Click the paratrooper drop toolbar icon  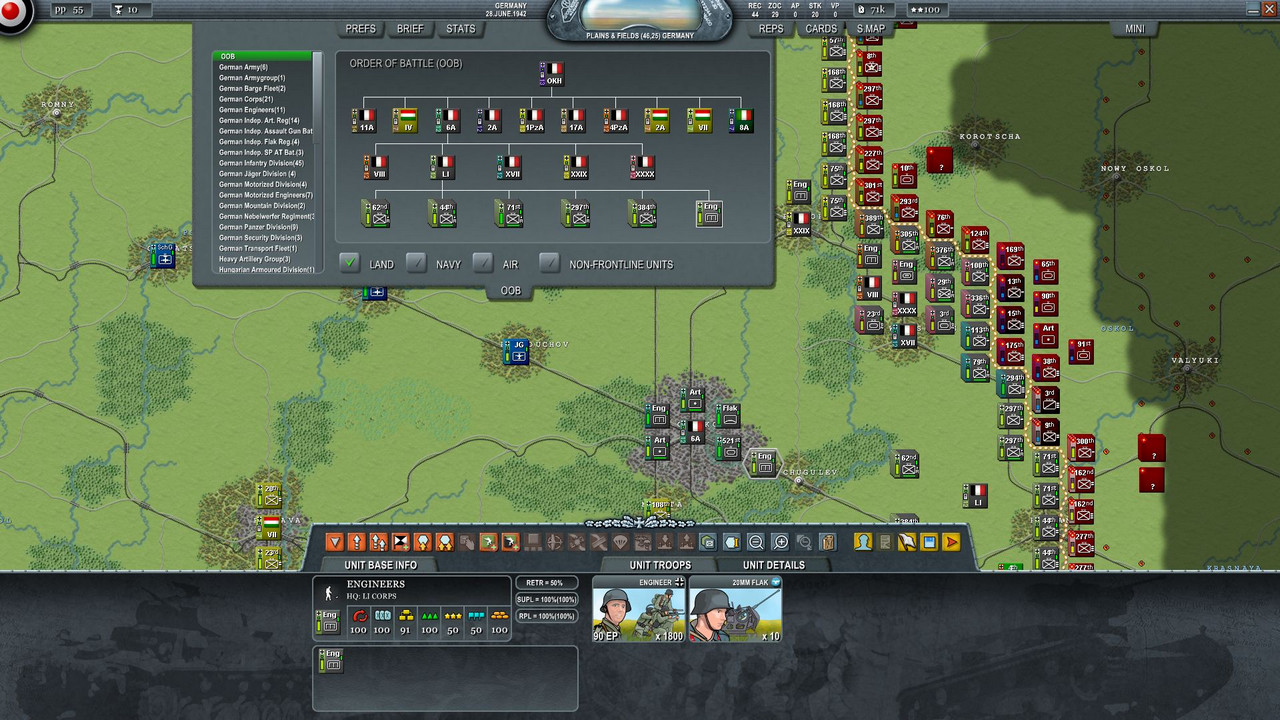coord(622,541)
